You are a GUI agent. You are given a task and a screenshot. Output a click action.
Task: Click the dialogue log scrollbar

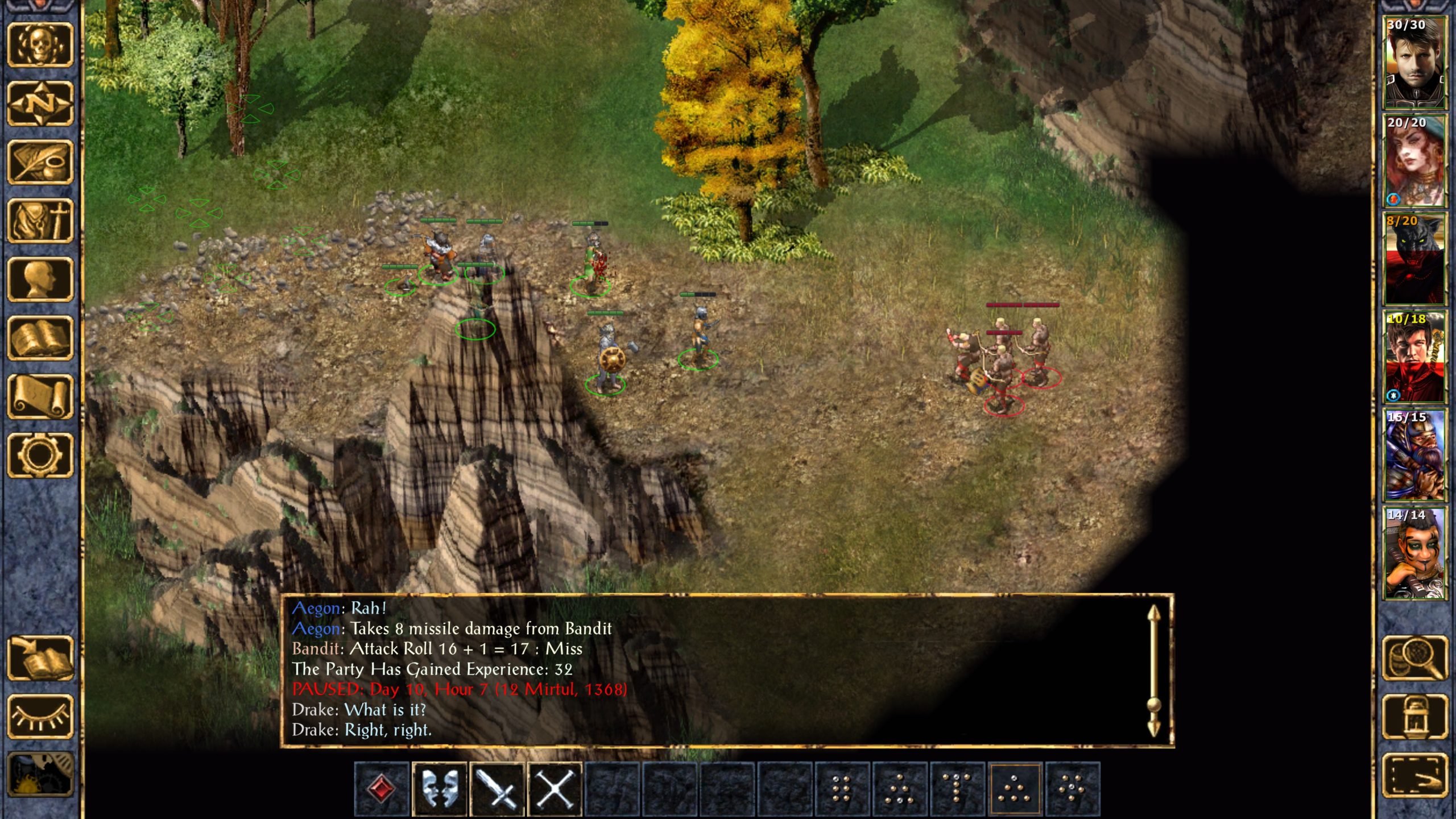(x=1153, y=671)
